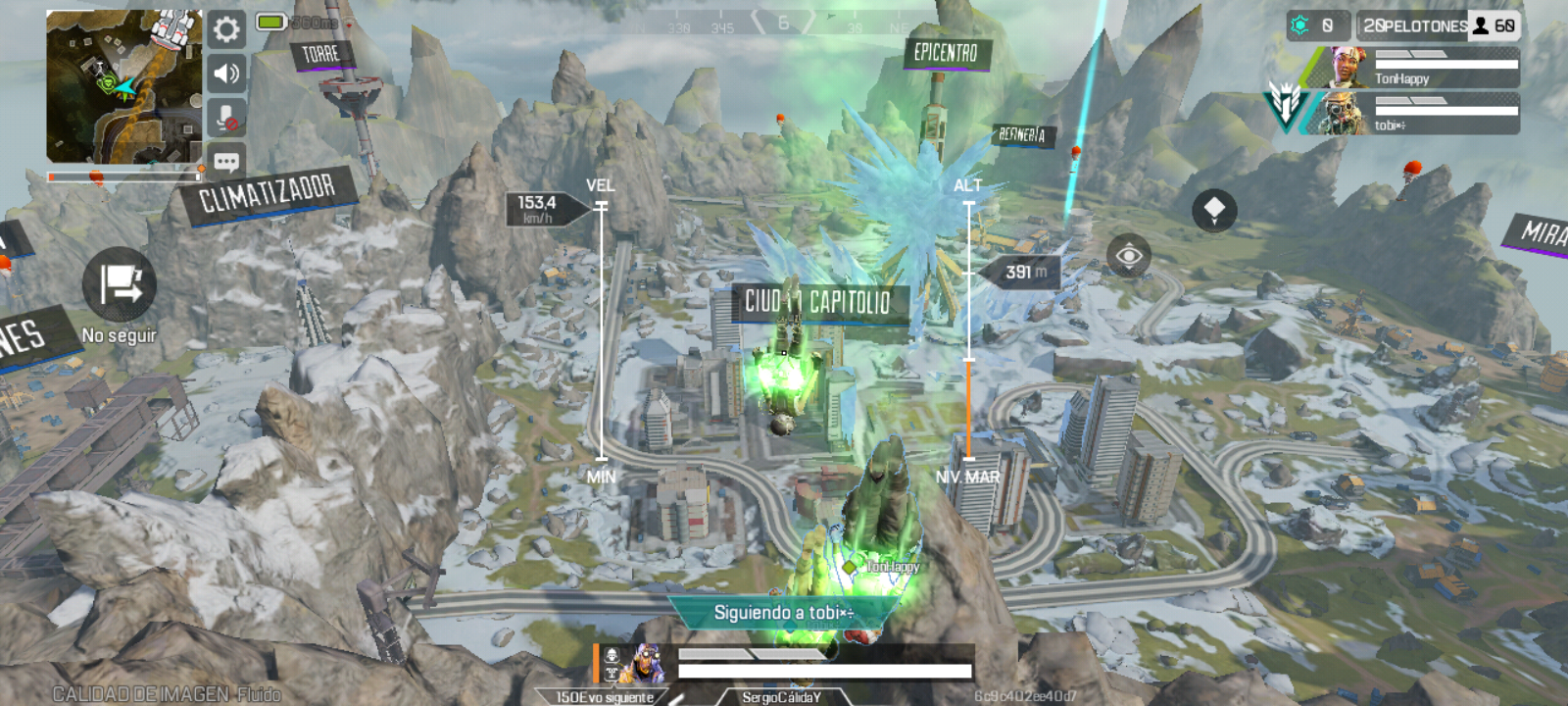
Task: Toggle the speaker sound button
Action: (x=226, y=74)
